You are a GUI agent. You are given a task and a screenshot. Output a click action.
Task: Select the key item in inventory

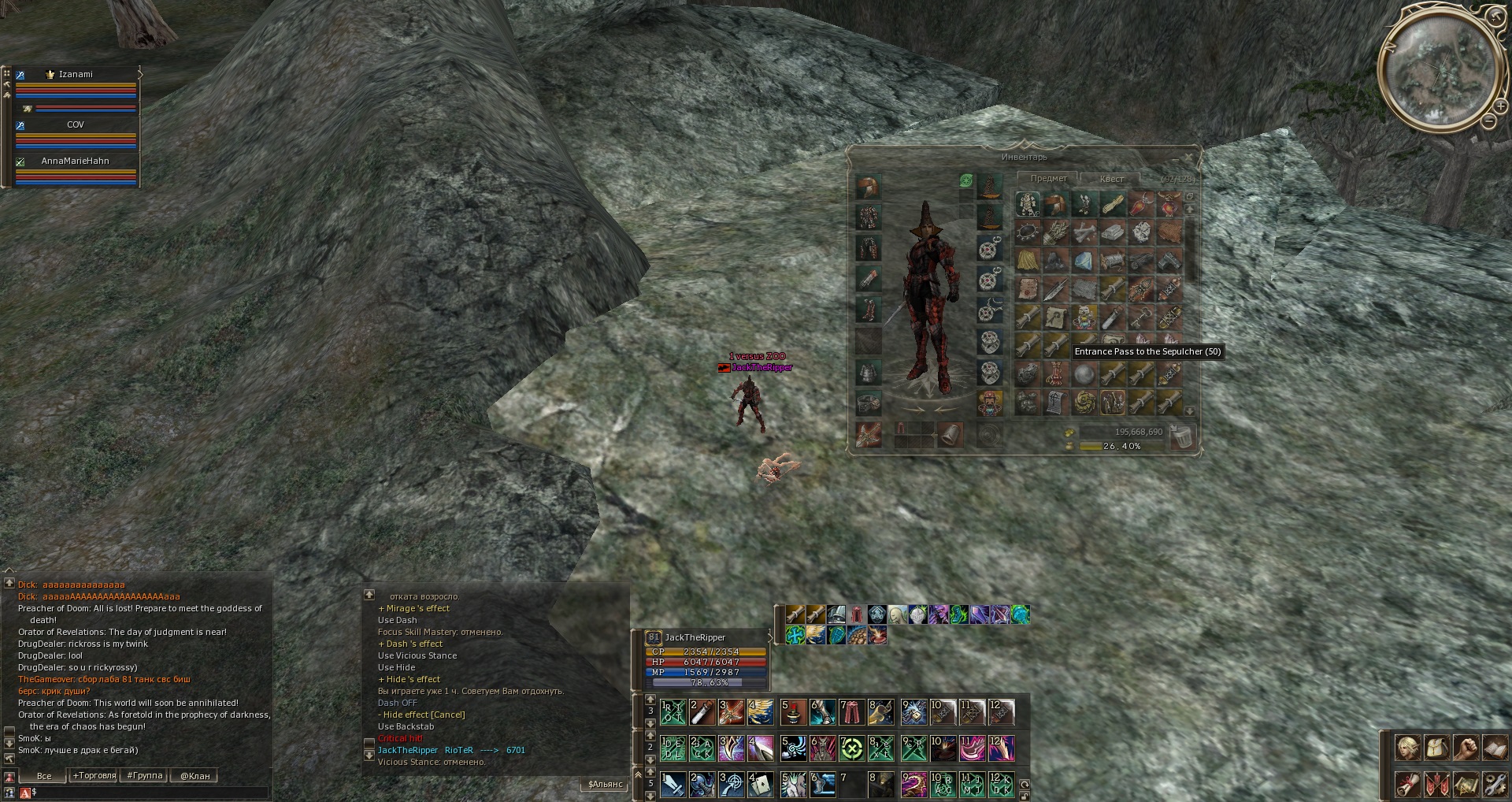tap(1140, 319)
